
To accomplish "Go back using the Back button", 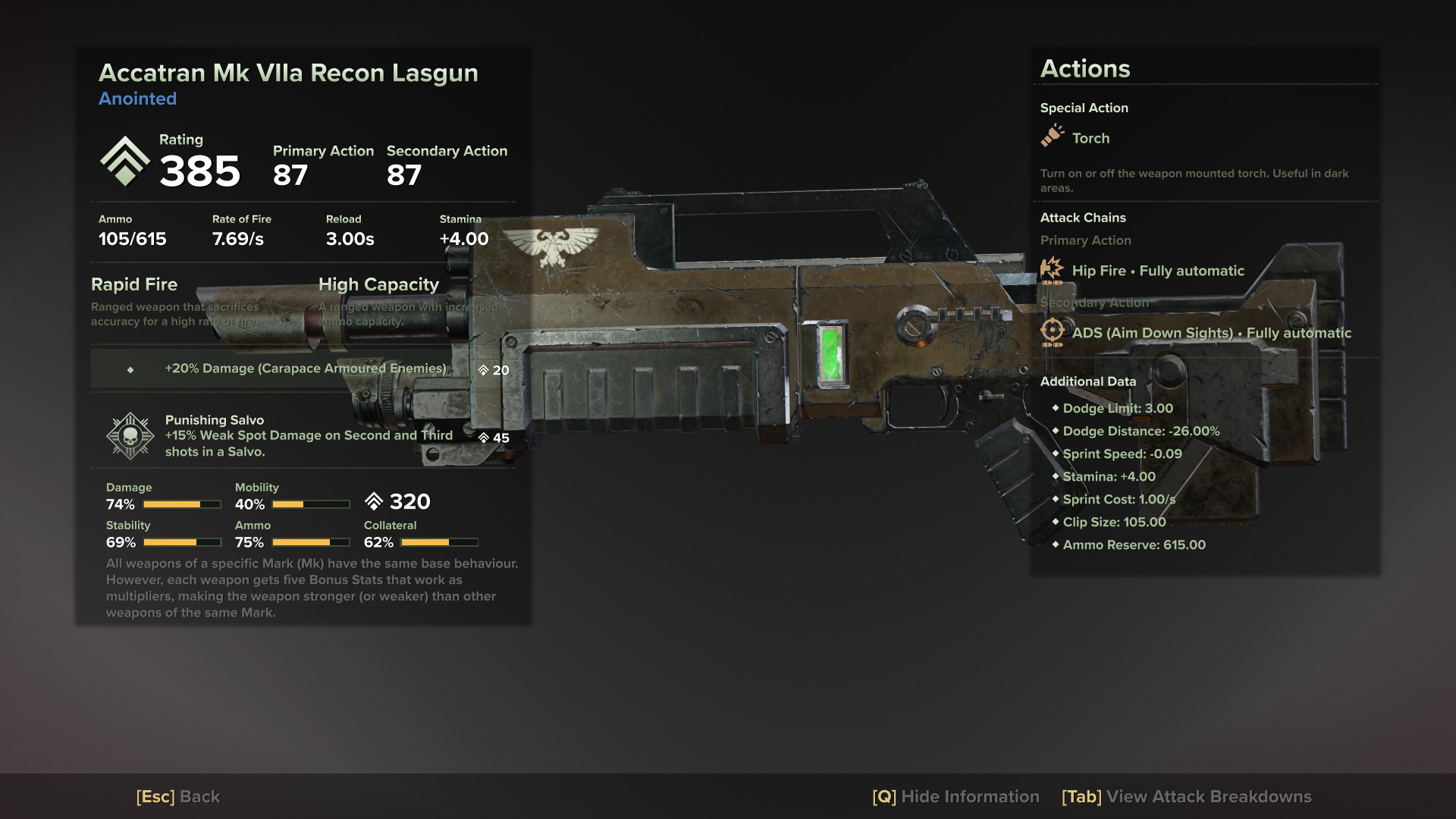I will (178, 797).
